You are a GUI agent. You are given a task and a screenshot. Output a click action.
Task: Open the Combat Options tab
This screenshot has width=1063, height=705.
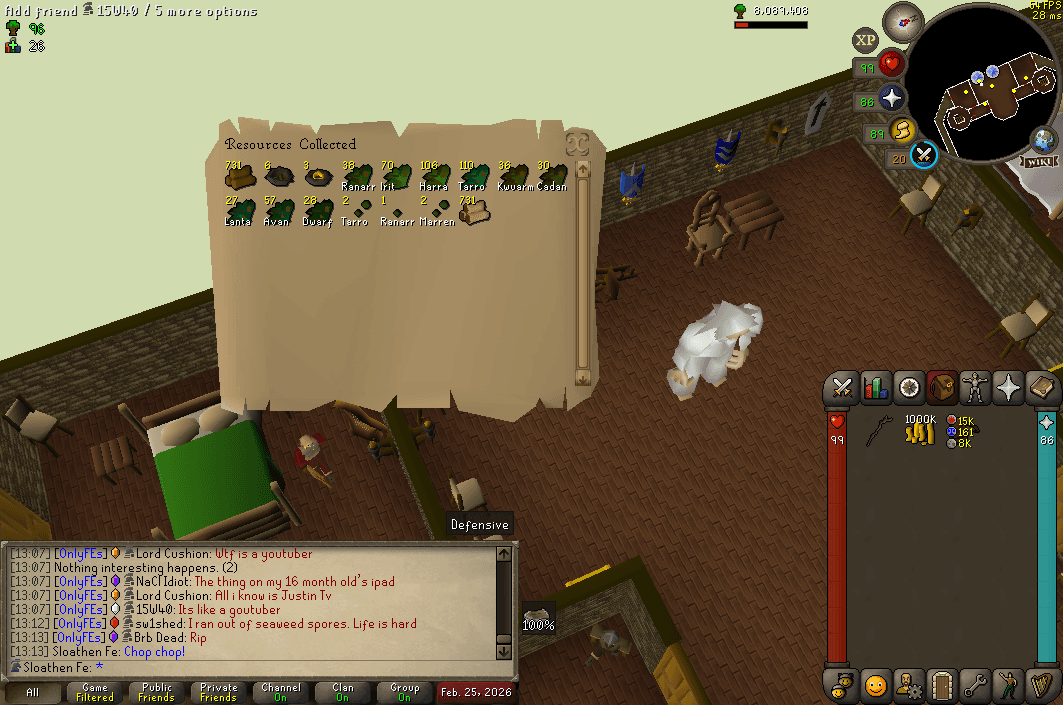[842, 388]
